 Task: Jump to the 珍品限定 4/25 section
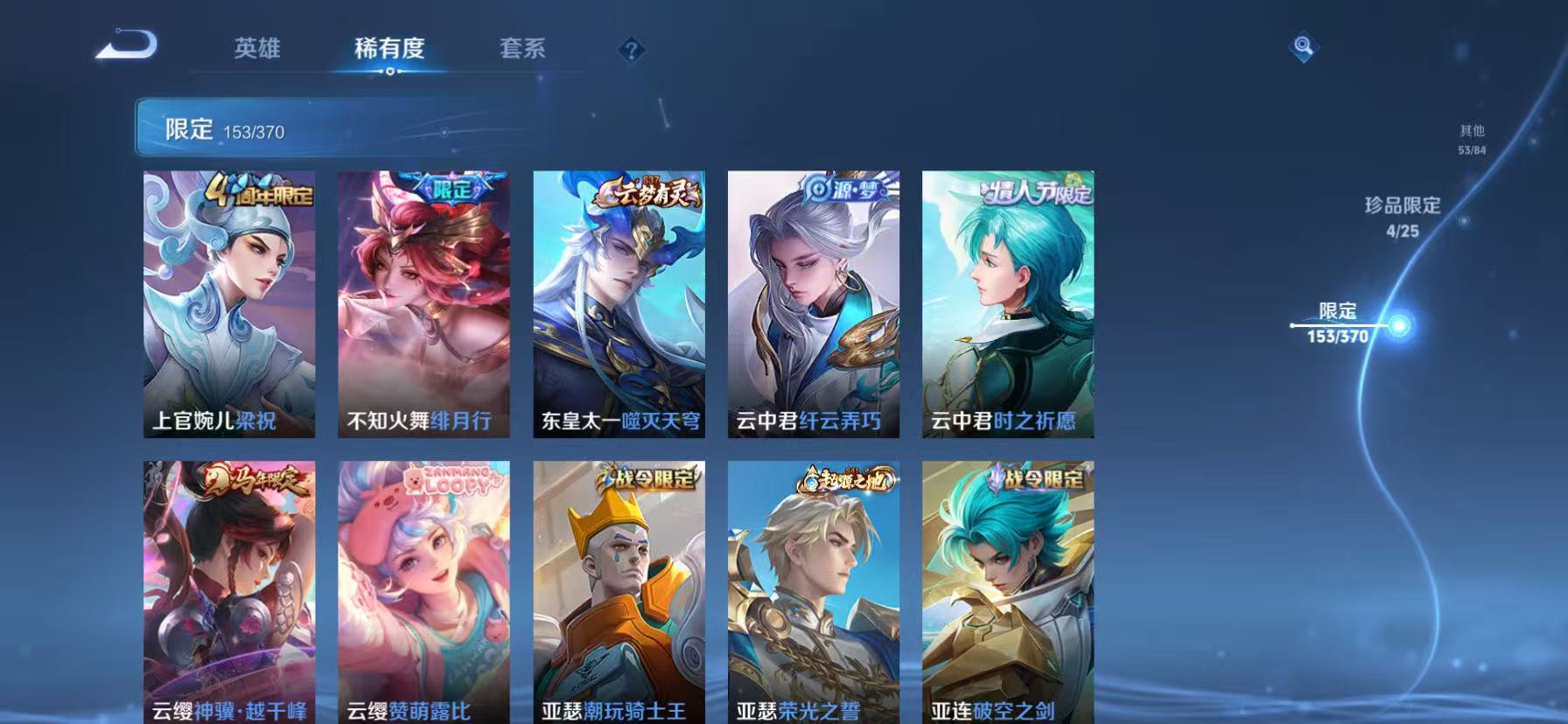[1404, 217]
